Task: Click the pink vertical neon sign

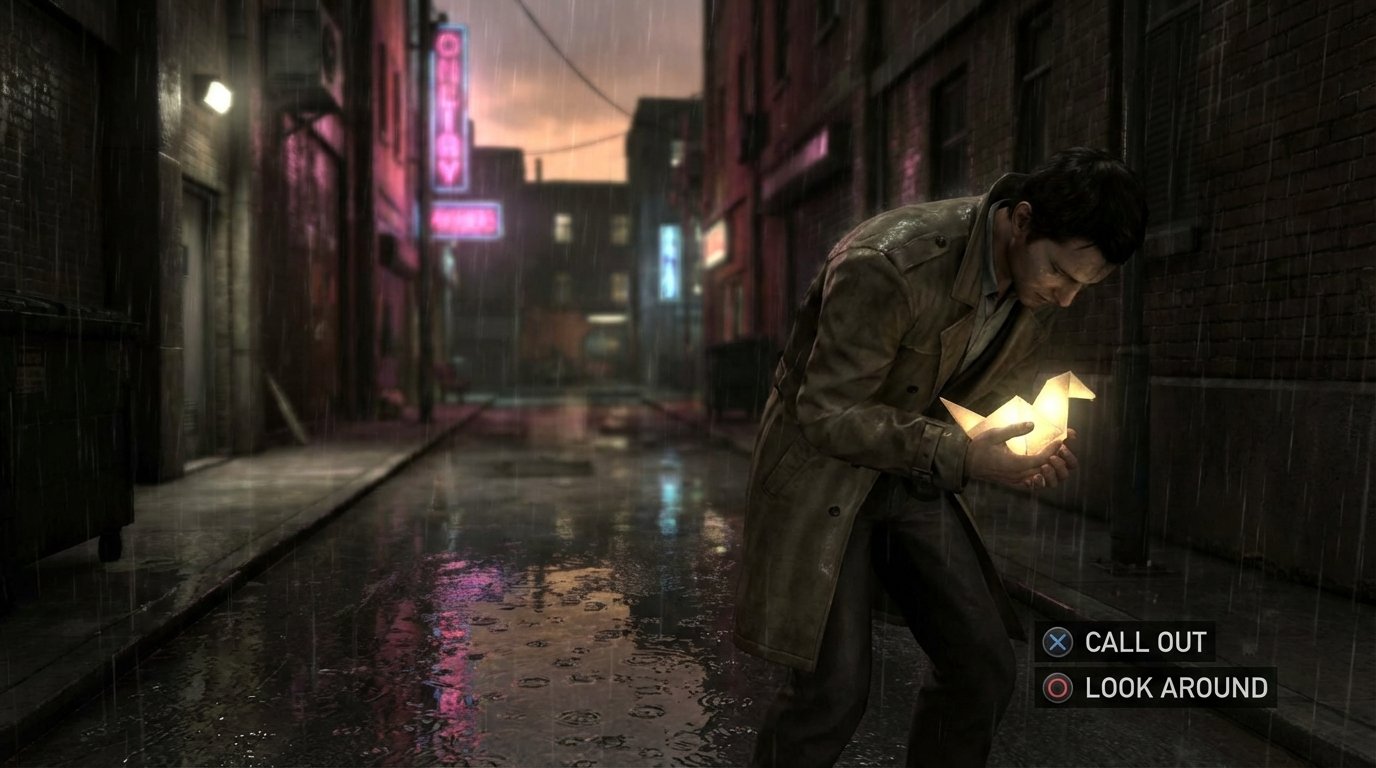Action: (x=449, y=105)
